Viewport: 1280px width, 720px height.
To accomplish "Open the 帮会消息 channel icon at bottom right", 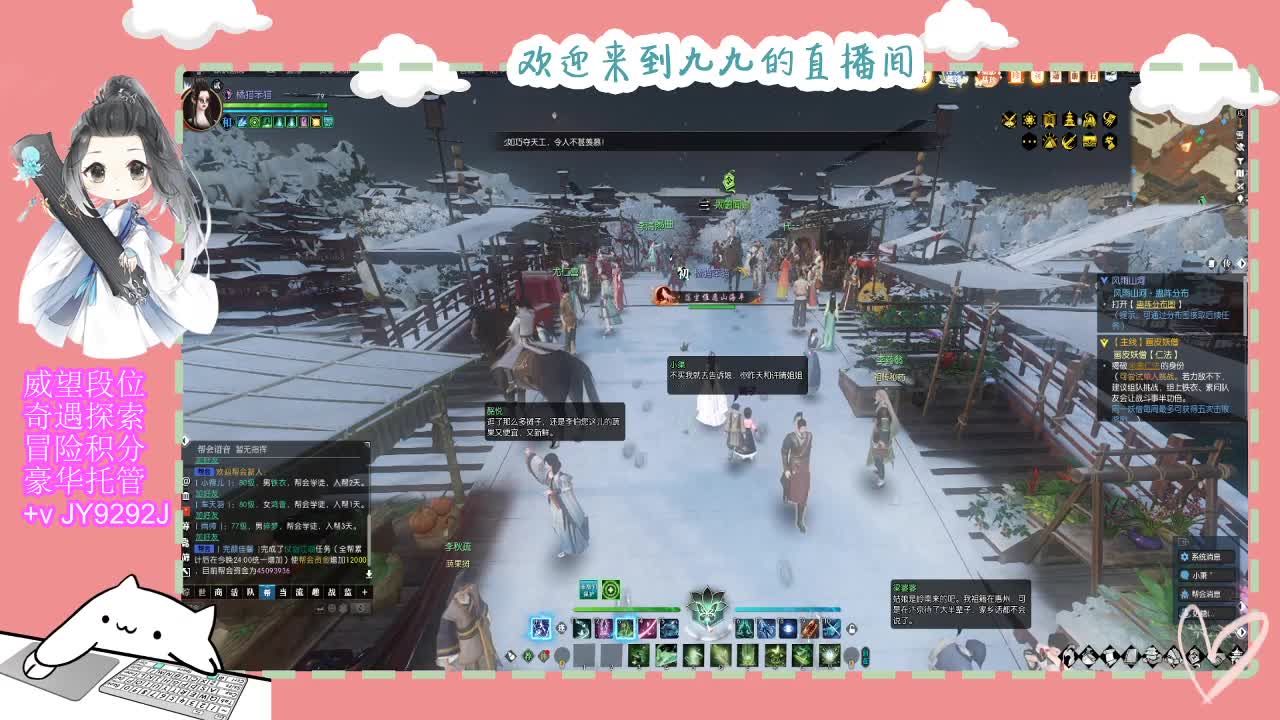I will (1186, 594).
